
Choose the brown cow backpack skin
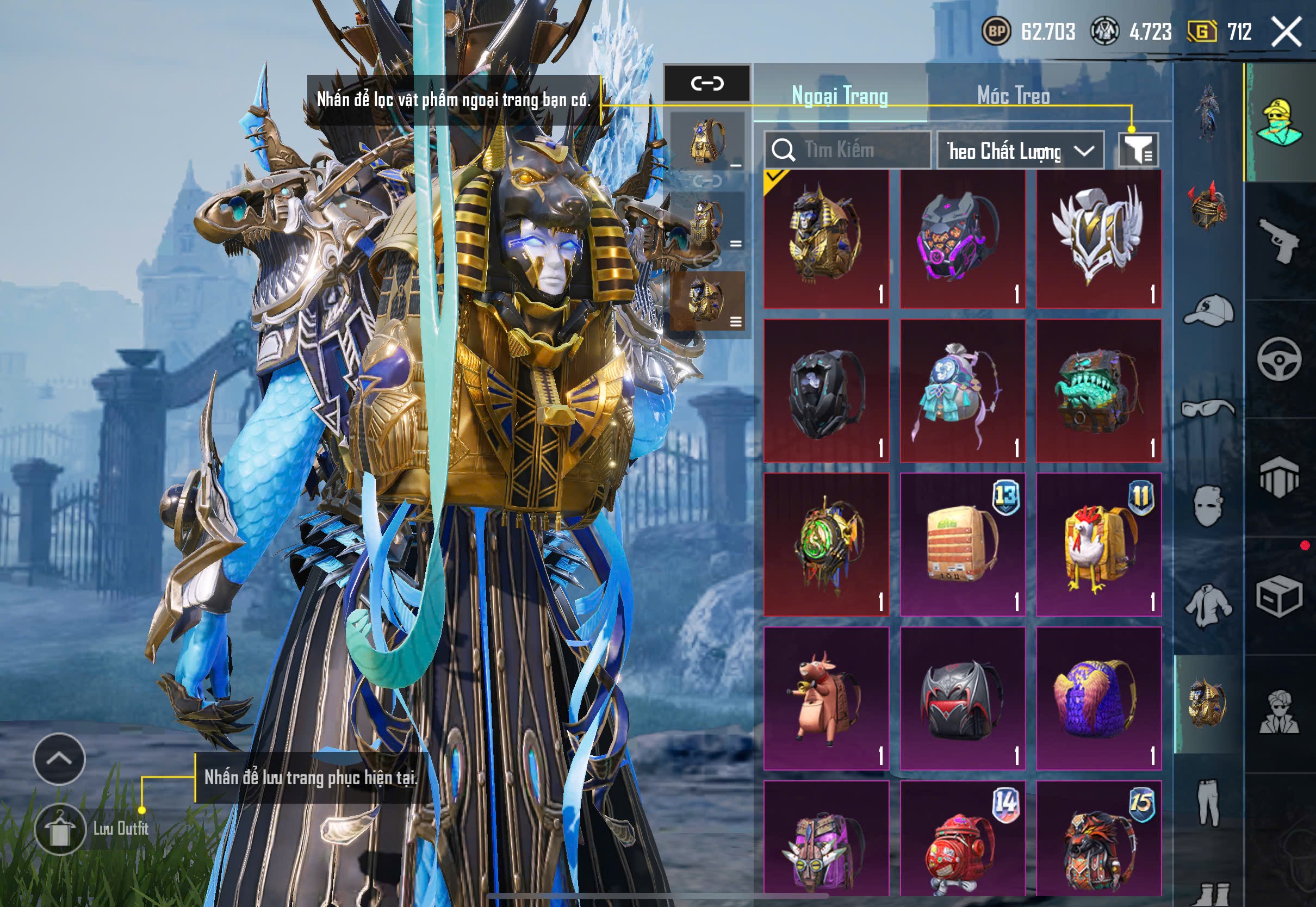[826, 698]
